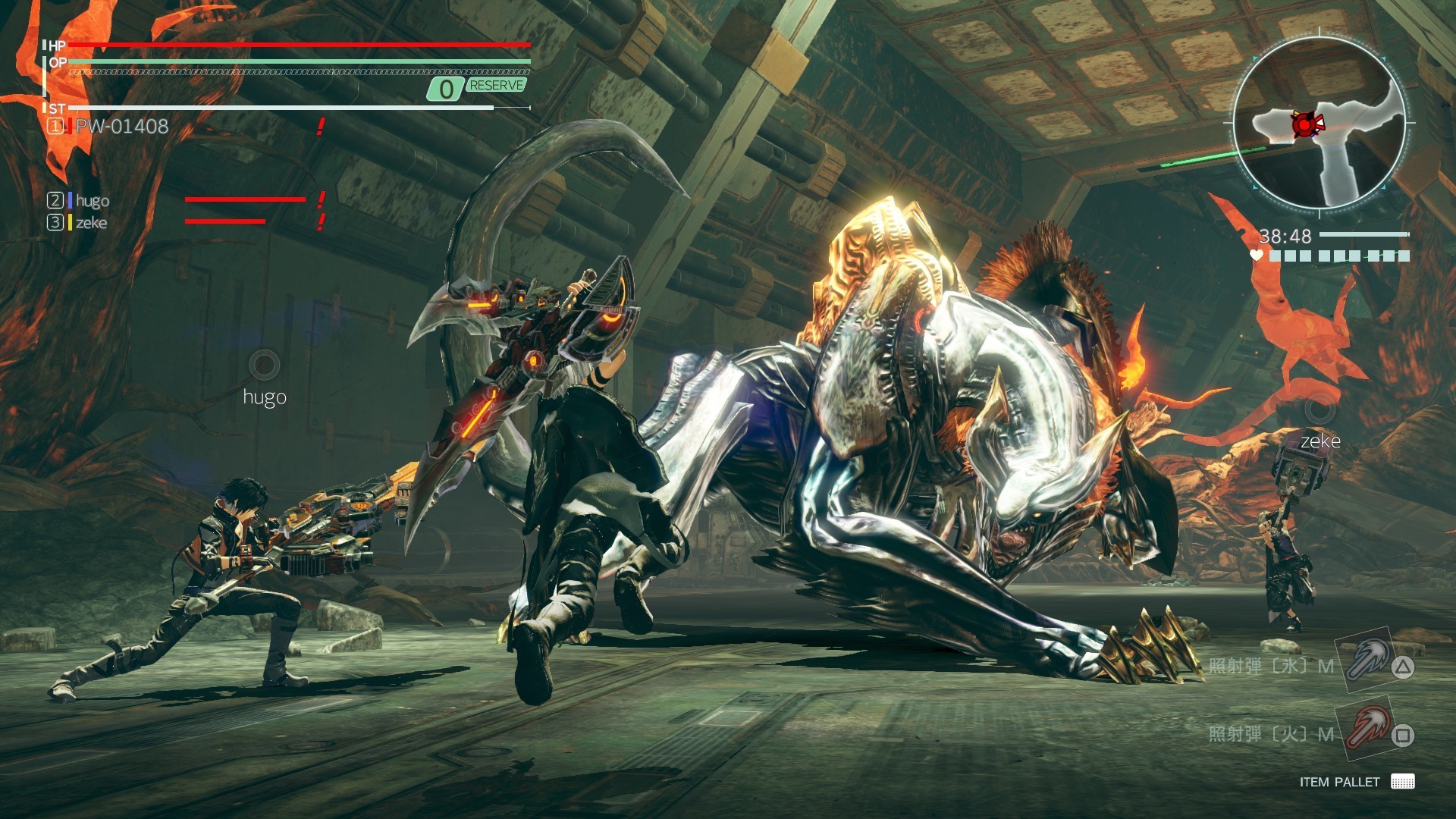Click the circular minimap
This screenshot has height=819, width=1456.
[1319, 123]
